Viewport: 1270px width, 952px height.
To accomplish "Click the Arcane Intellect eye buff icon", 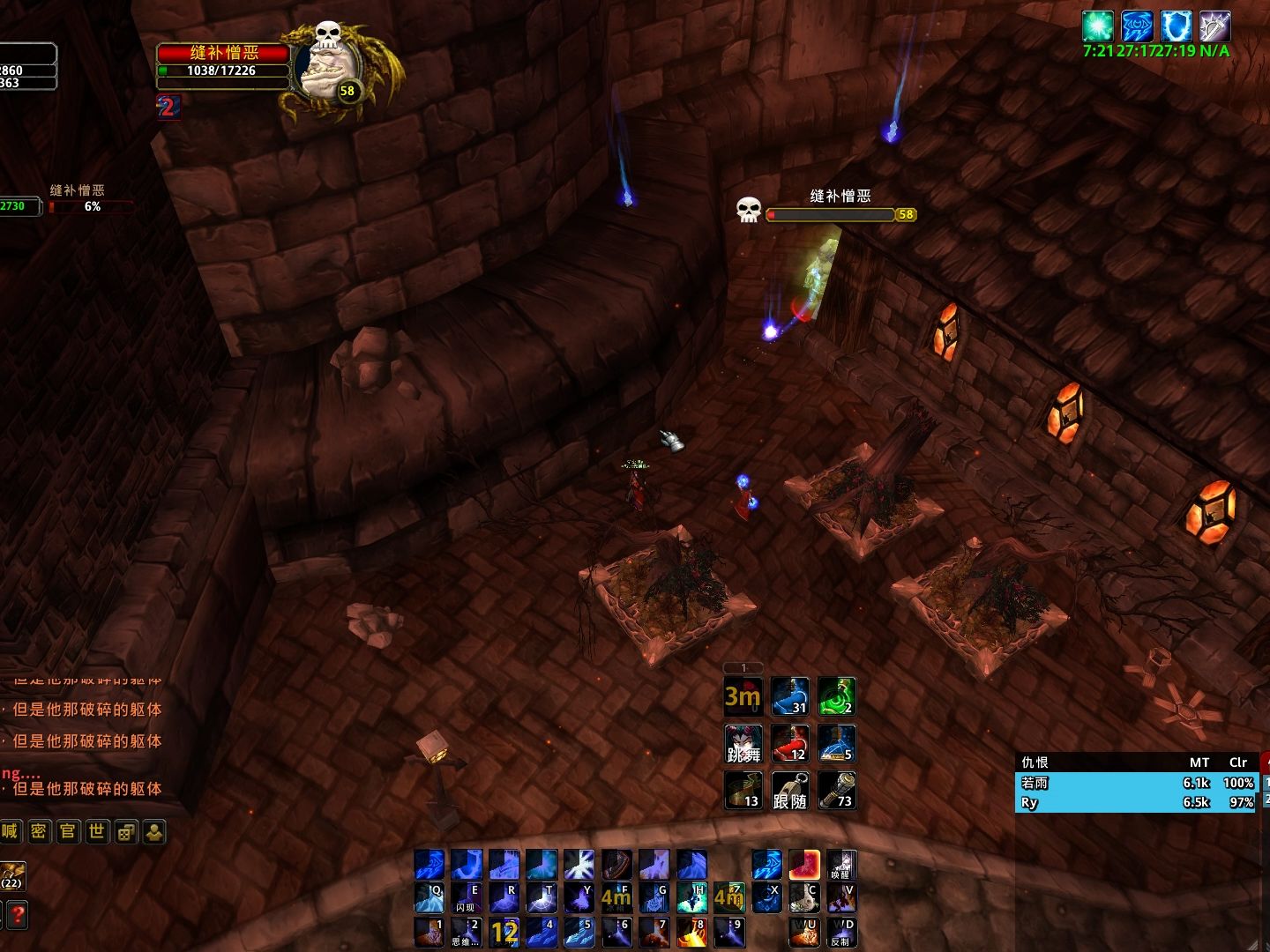I will pyautogui.click(x=1137, y=26).
